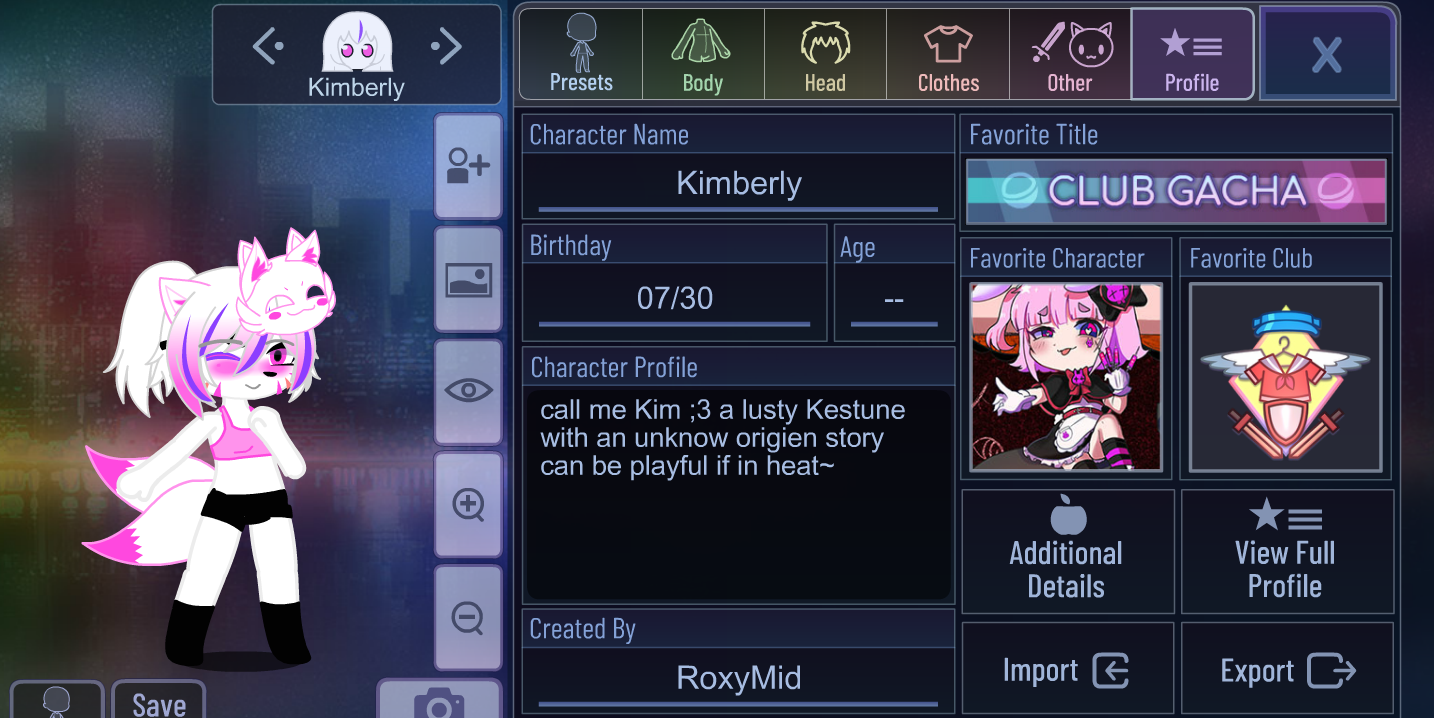Change the Birthday field value
This screenshot has width=1434, height=718.
tap(674, 298)
